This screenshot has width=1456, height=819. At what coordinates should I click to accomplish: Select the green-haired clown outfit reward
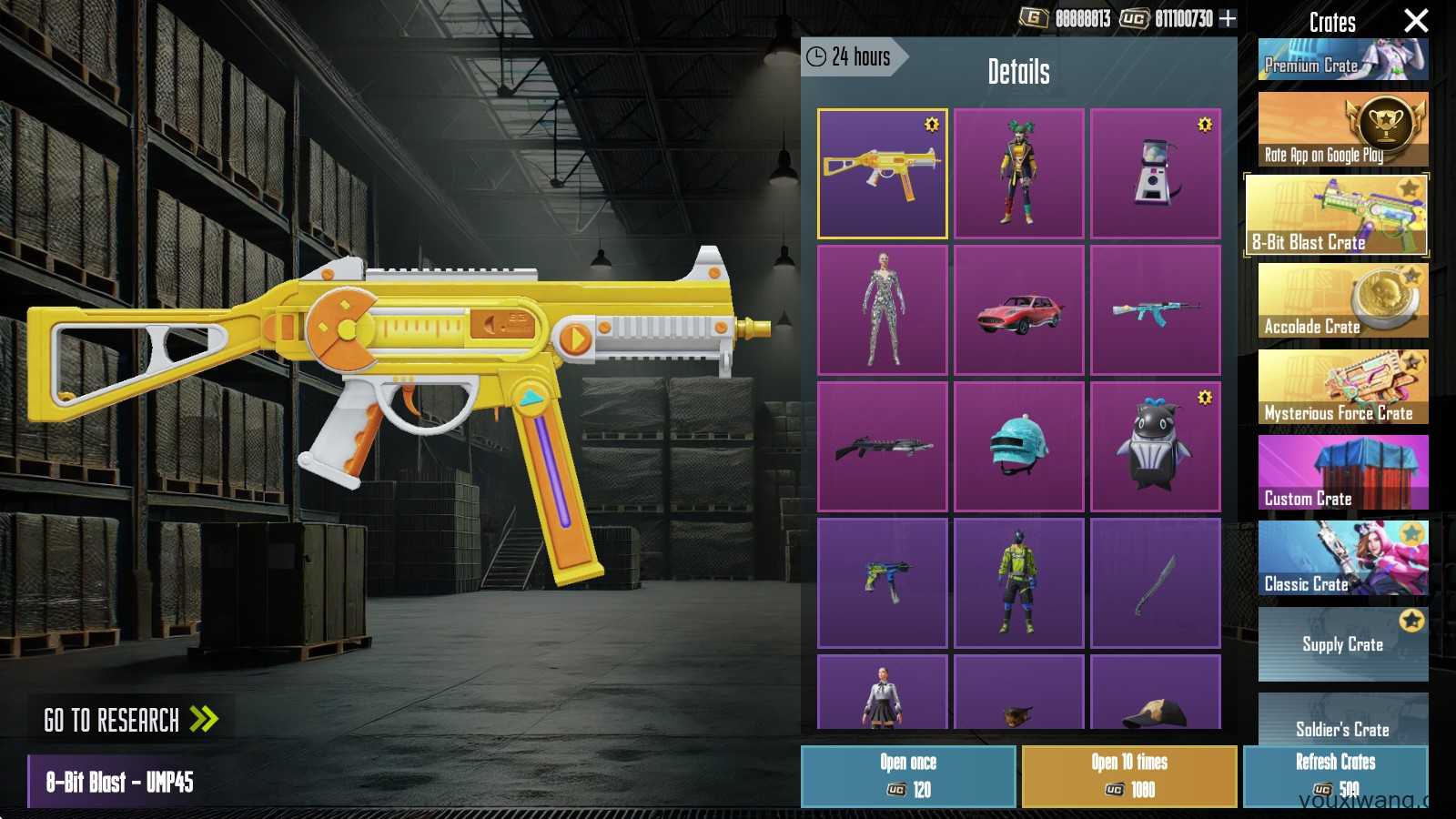pos(1018,174)
